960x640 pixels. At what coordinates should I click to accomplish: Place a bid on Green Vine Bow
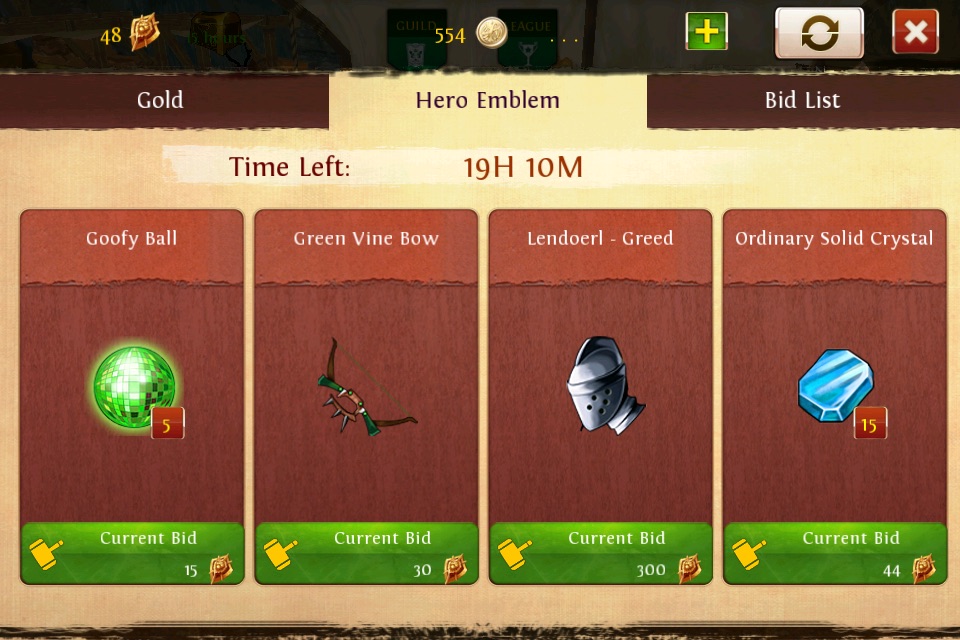pyautogui.click(x=366, y=553)
